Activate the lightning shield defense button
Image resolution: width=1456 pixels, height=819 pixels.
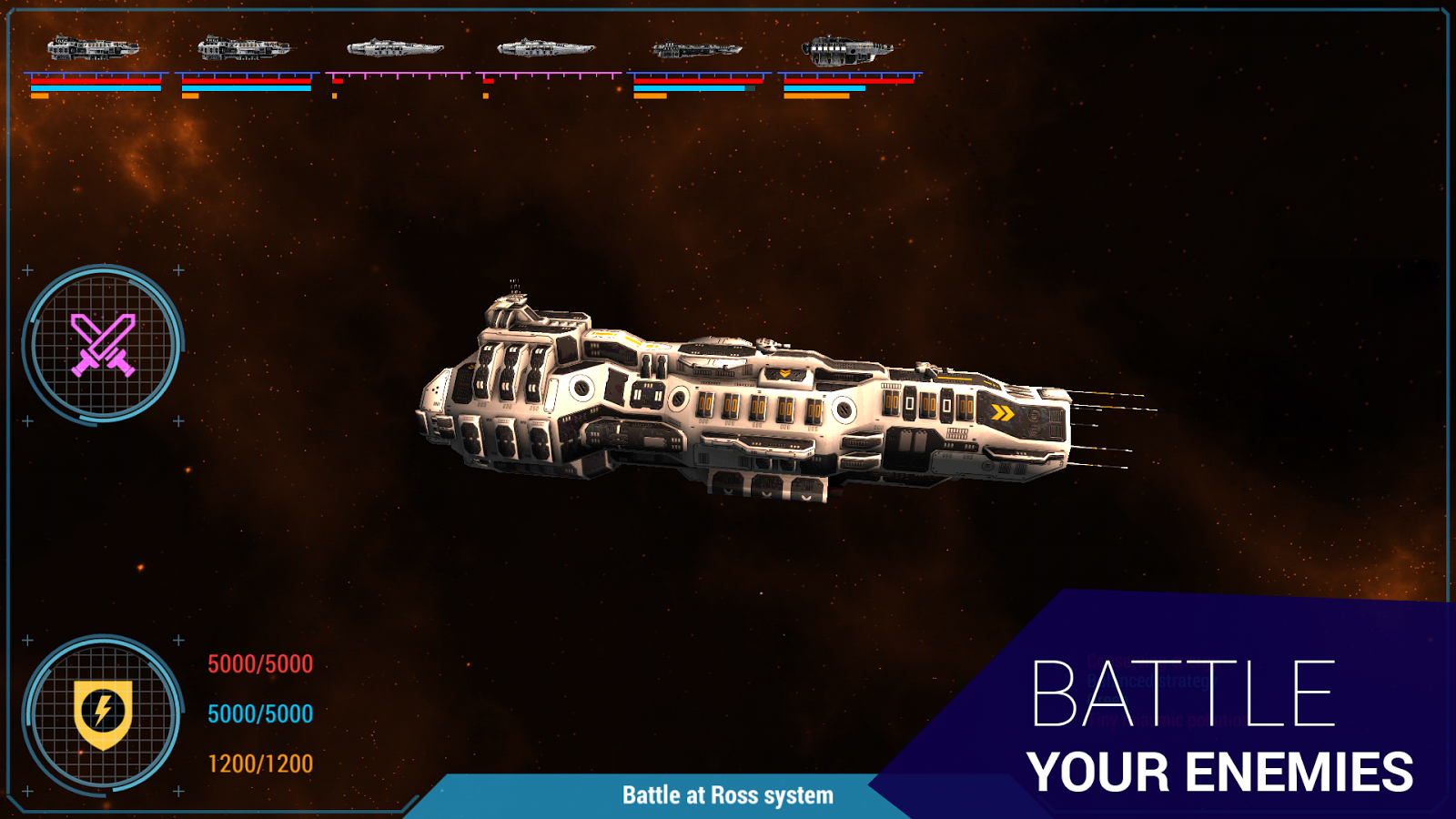pos(103,713)
